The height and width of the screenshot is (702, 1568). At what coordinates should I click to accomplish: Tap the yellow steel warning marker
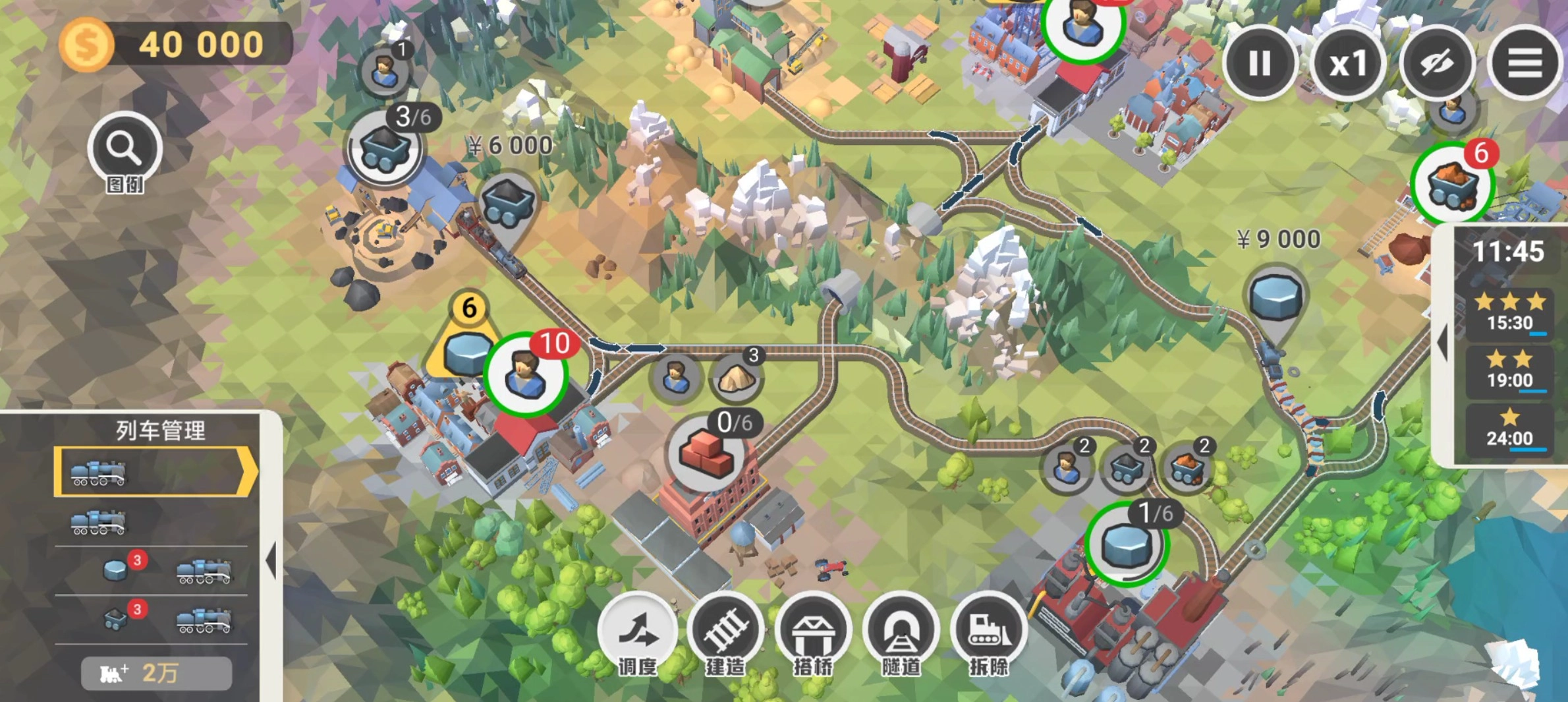click(468, 346)
